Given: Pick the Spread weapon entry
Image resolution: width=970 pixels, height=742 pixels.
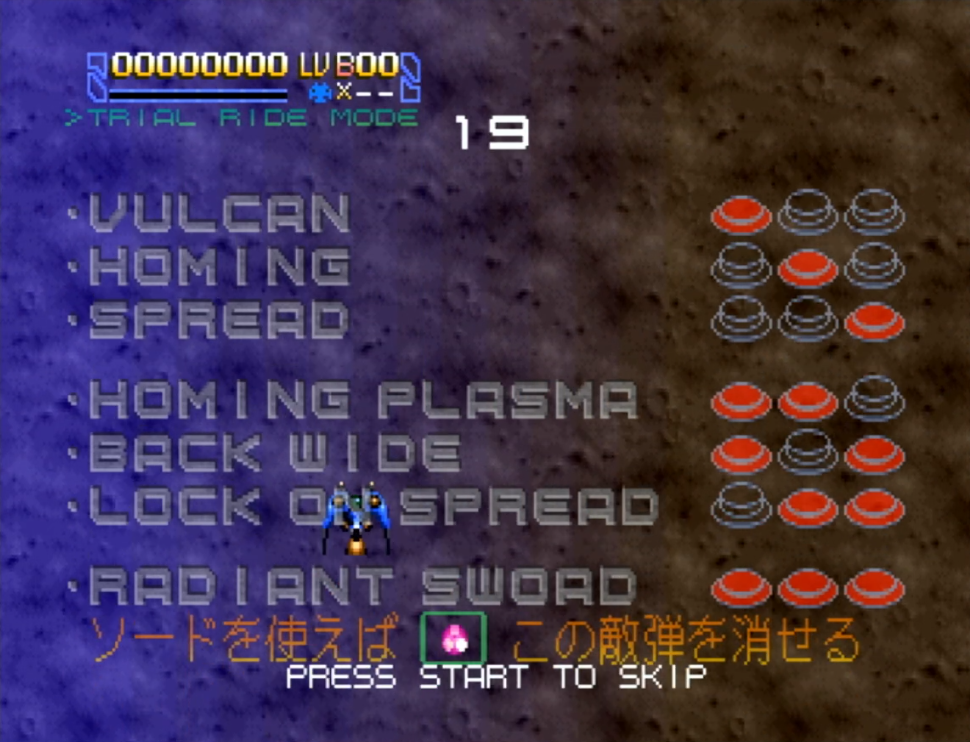Looking at the screenshot, I should [x=220, y=320].
